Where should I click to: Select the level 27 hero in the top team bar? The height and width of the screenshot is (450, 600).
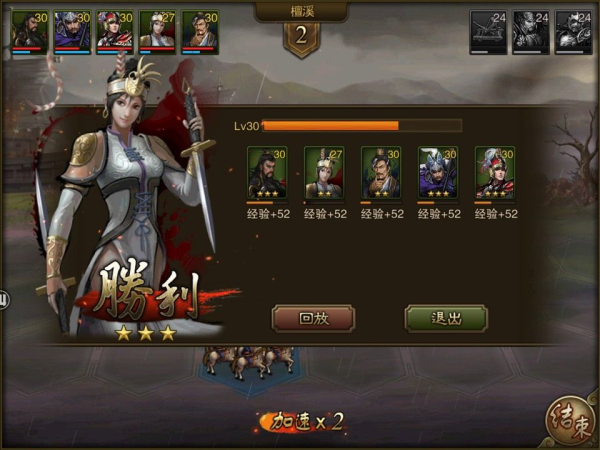point(158,29)
